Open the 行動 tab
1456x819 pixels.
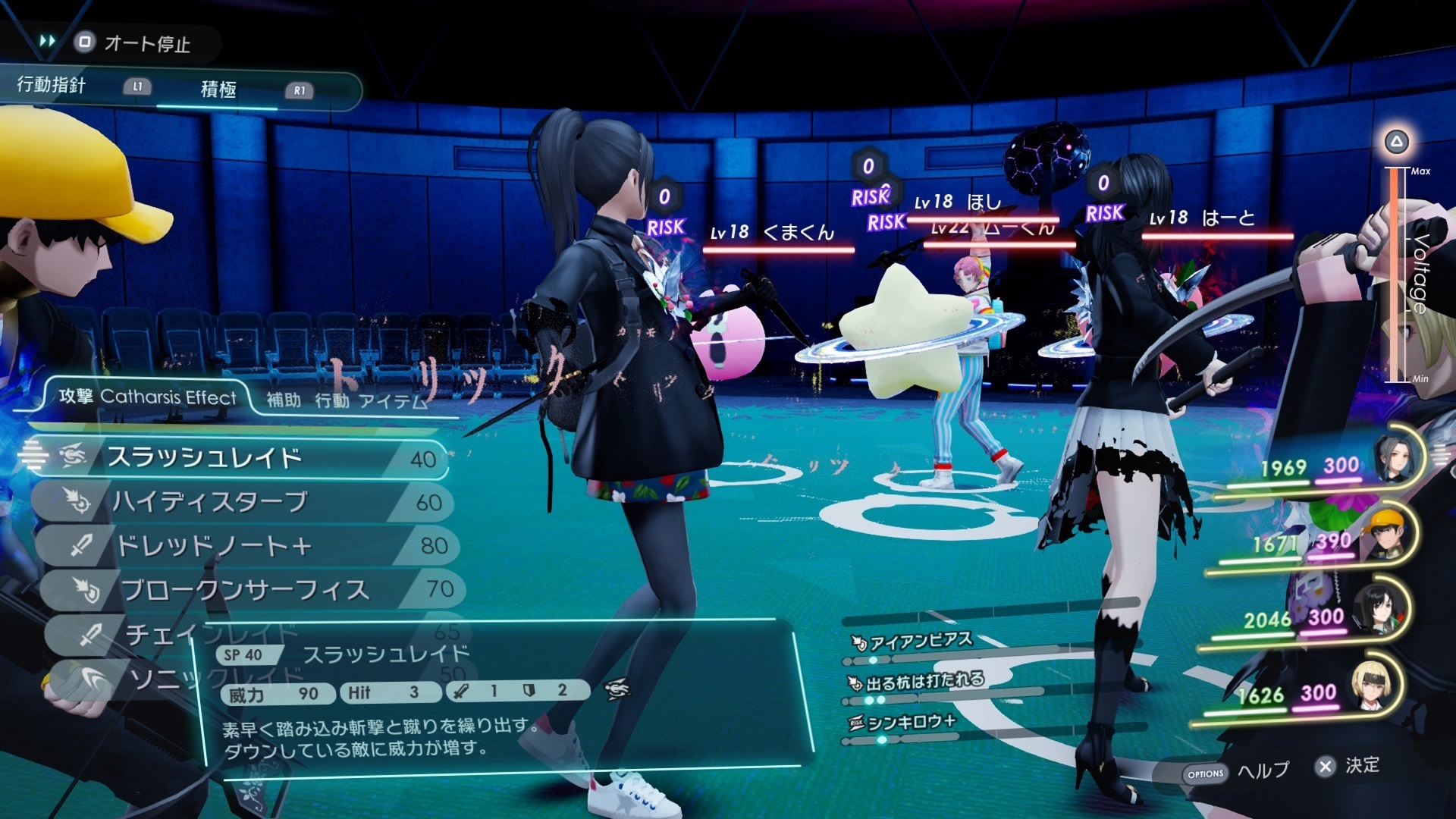click(x=331, y=400)
